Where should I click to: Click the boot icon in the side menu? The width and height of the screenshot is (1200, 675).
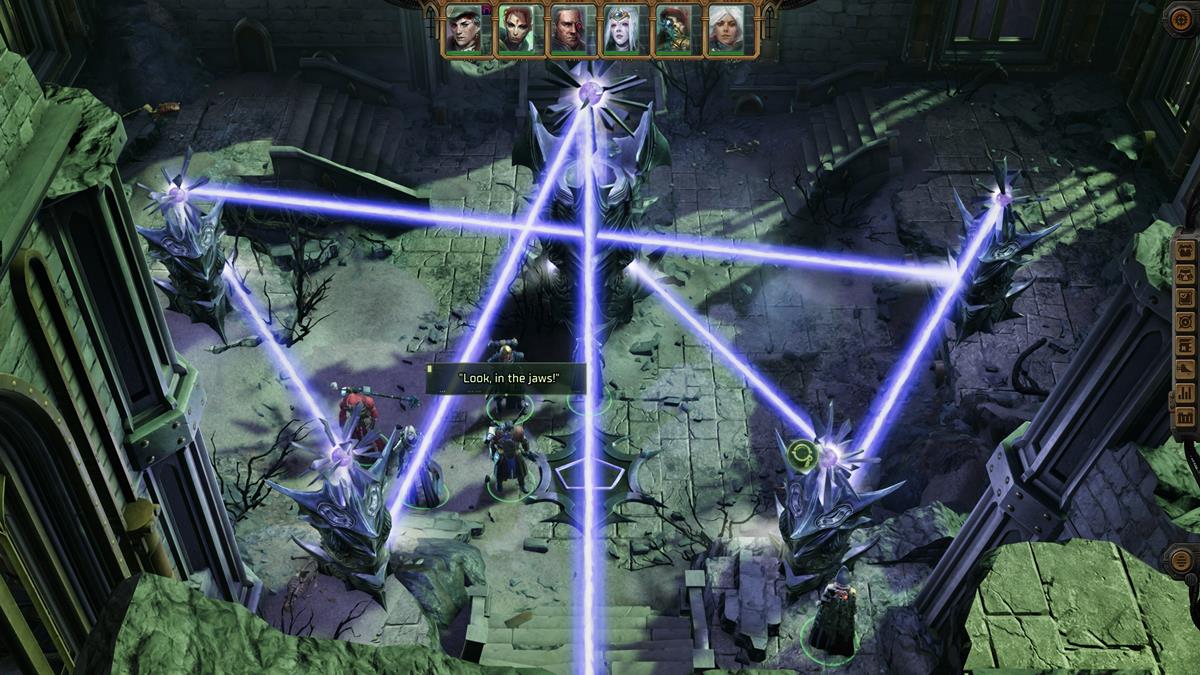click(1185, 370)
